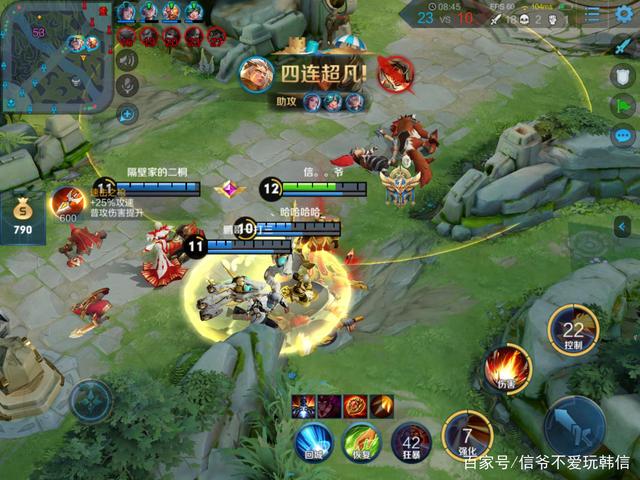Screen dimensions: 640x480
Task: Toggle the microphone voice button
Action: pos(127,85)
